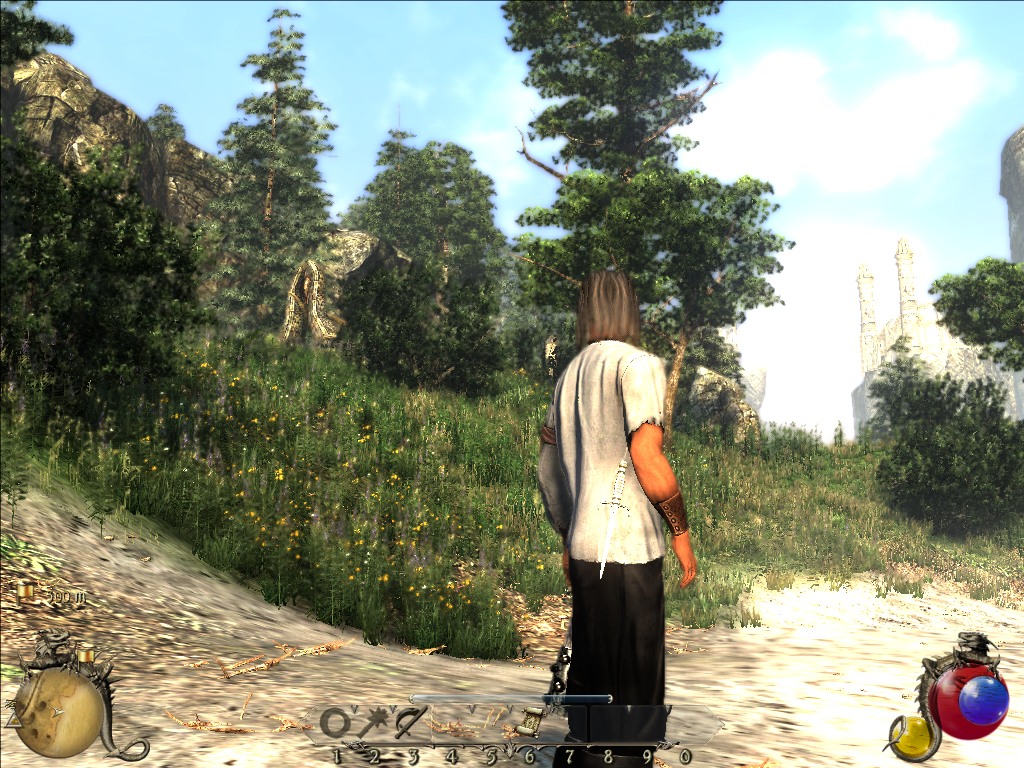Select the quest flag atop the minimap
The height and width of the screenshot is (768, 1024).
(86, 655)
